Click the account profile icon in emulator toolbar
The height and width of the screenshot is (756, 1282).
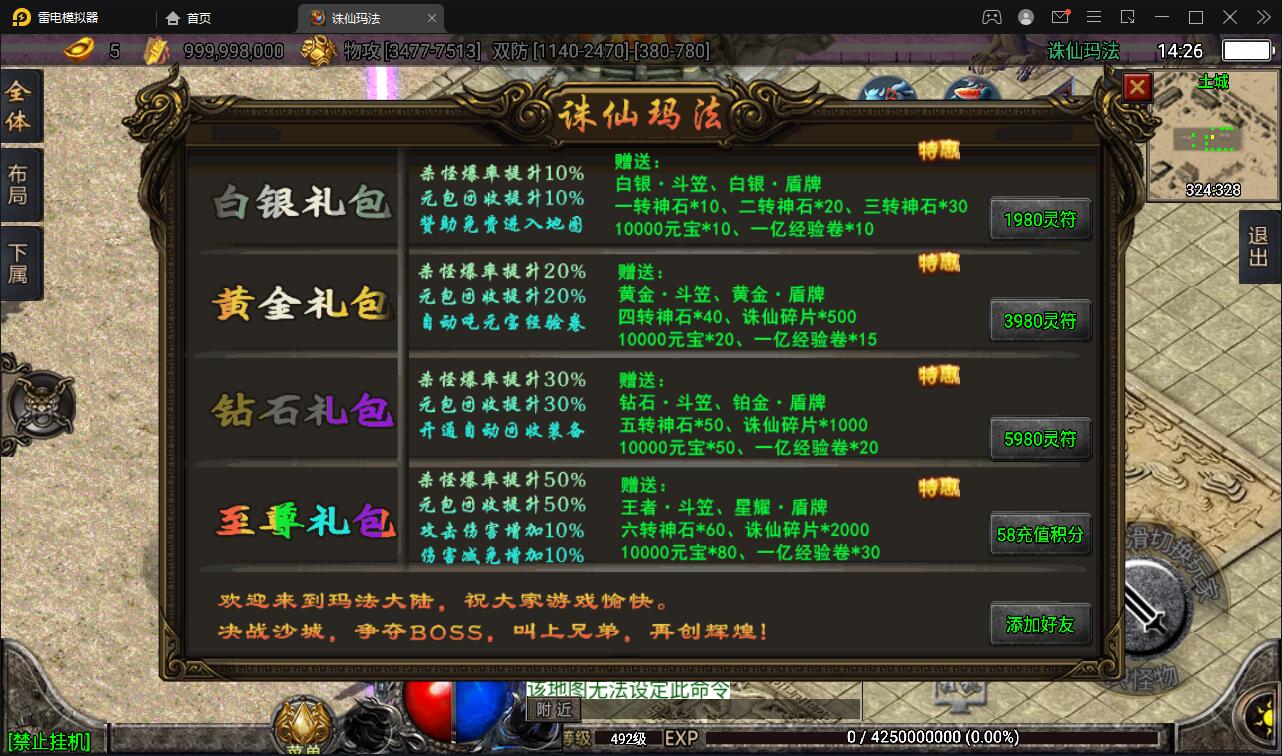[x=1025, y=16]
